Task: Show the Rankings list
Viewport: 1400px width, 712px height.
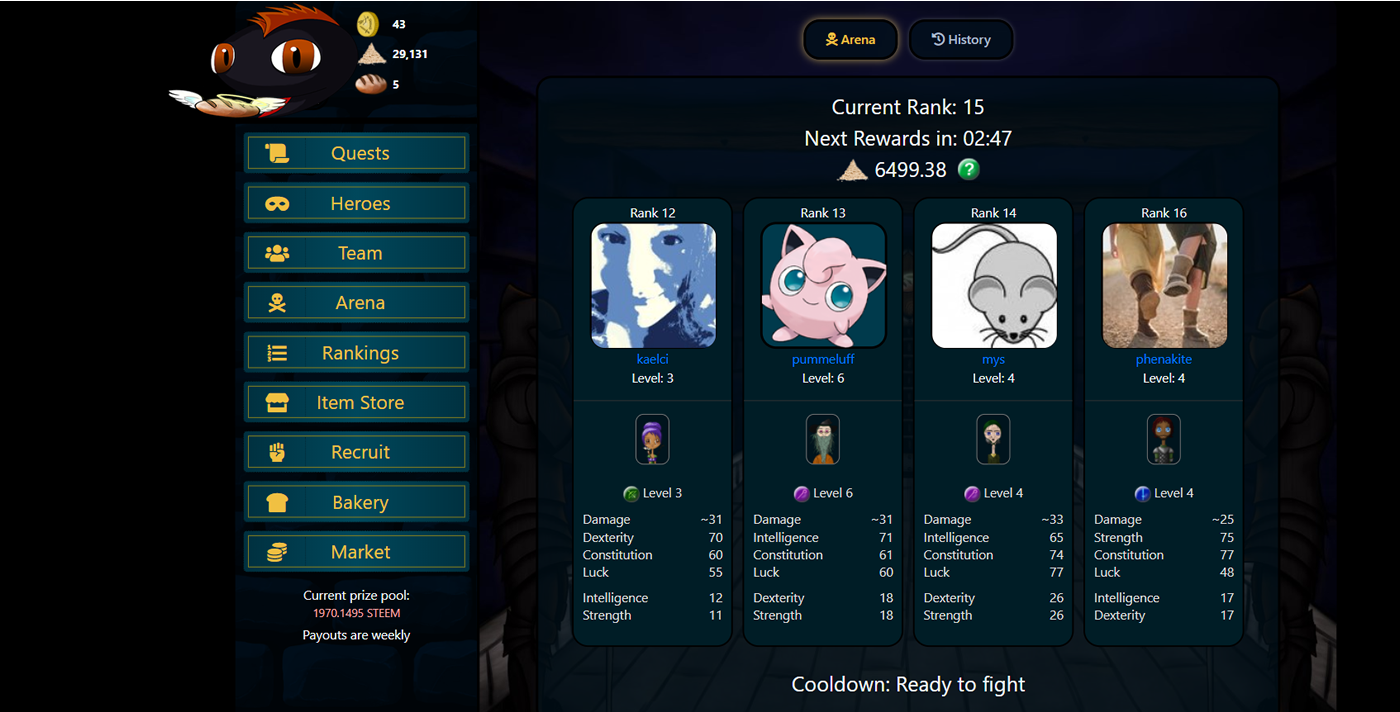Action: (356, 353)
